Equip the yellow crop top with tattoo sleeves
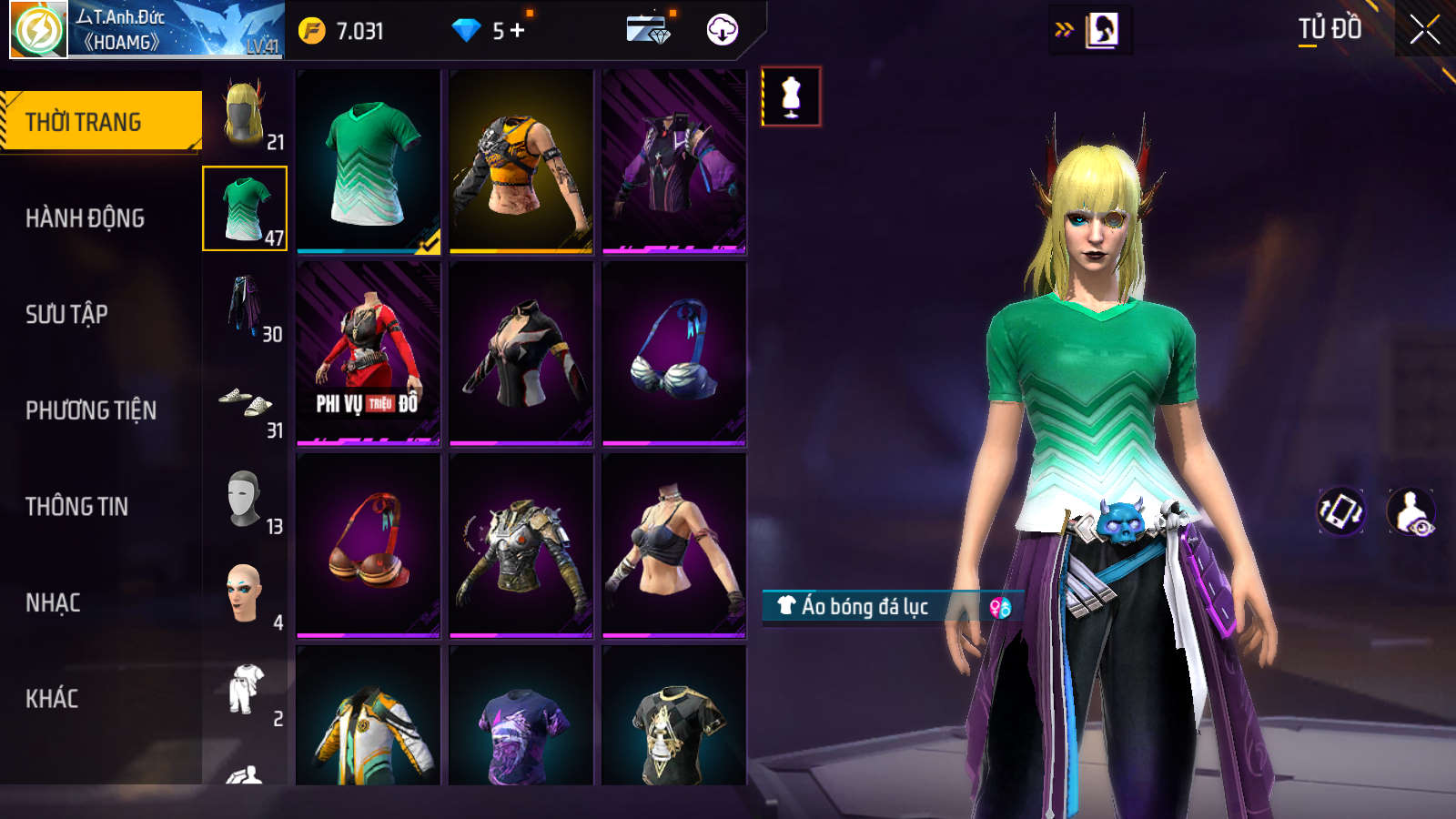The image size is (1456, 819). click(x=521, y=161)
